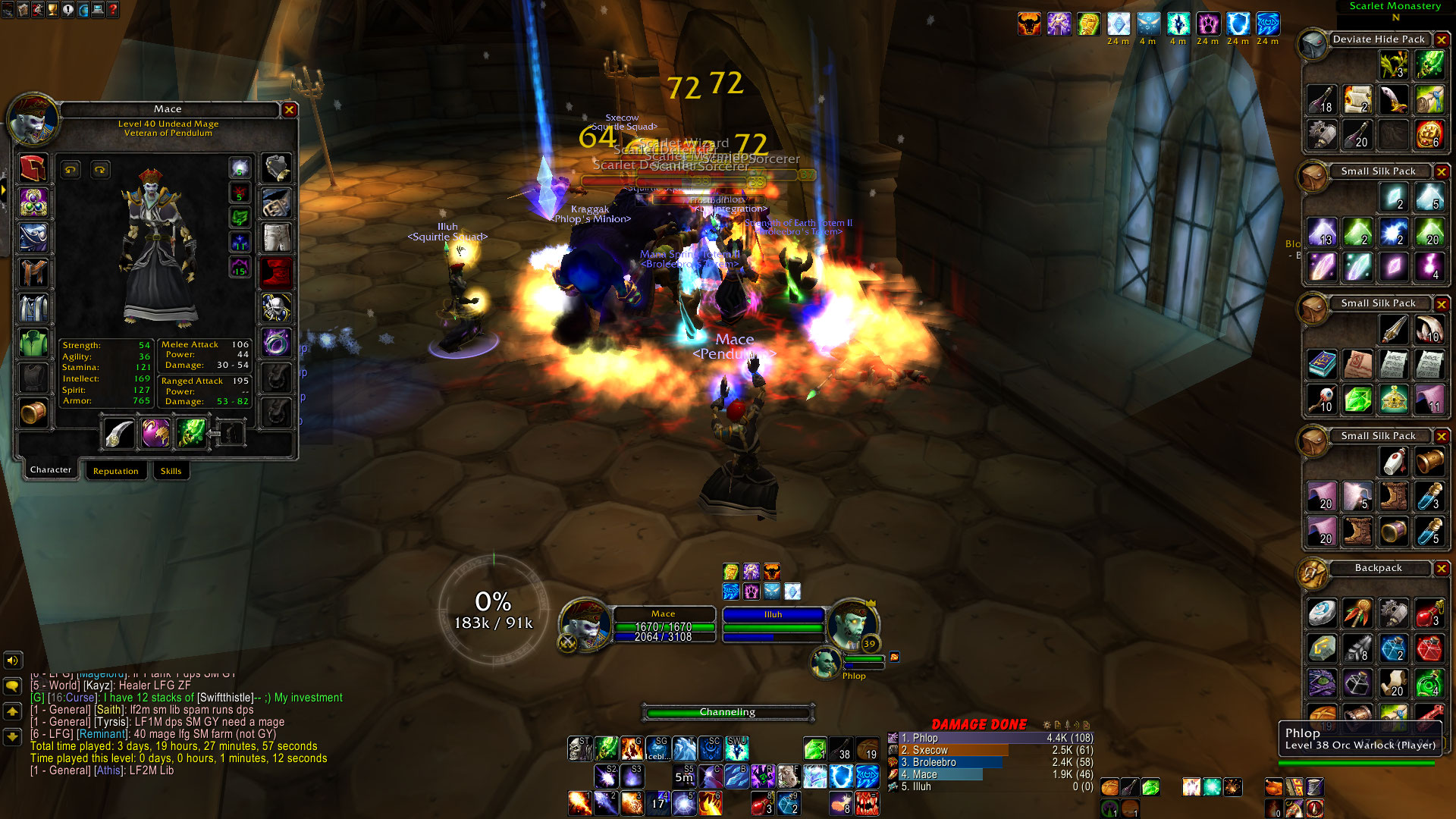Activate the Iceblock ability marked SG
This screenshot has width=1456, height=819.
(x=657, y=749)
